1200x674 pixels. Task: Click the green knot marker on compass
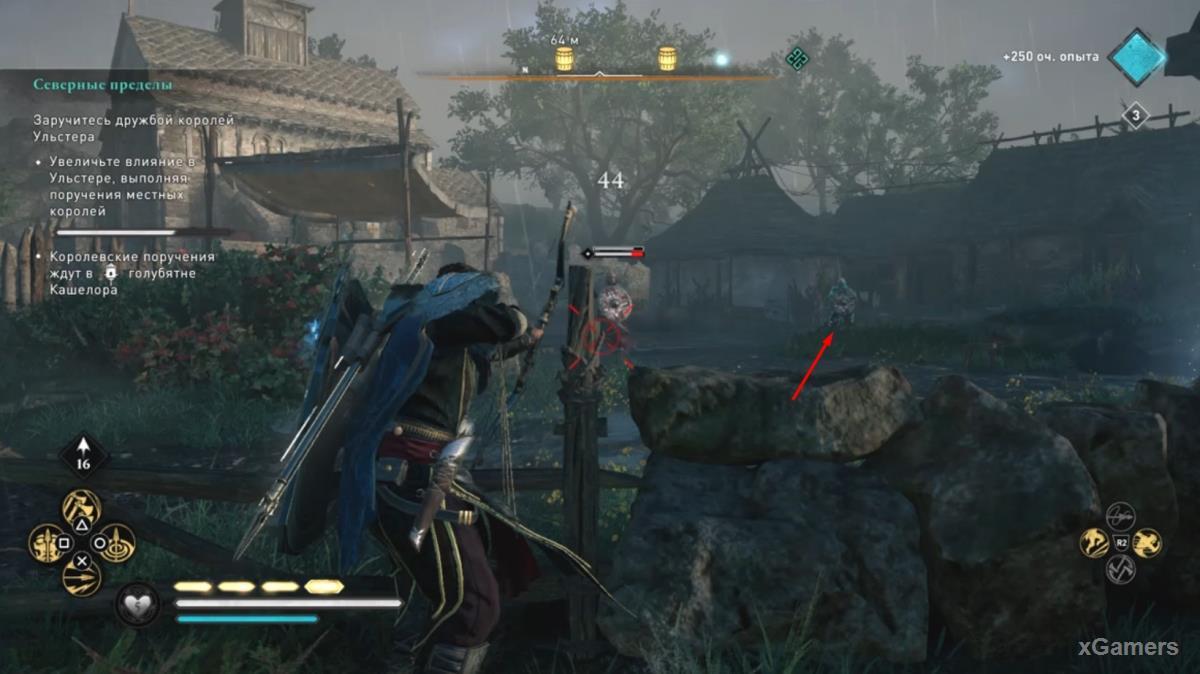click(x=796, y=58)
